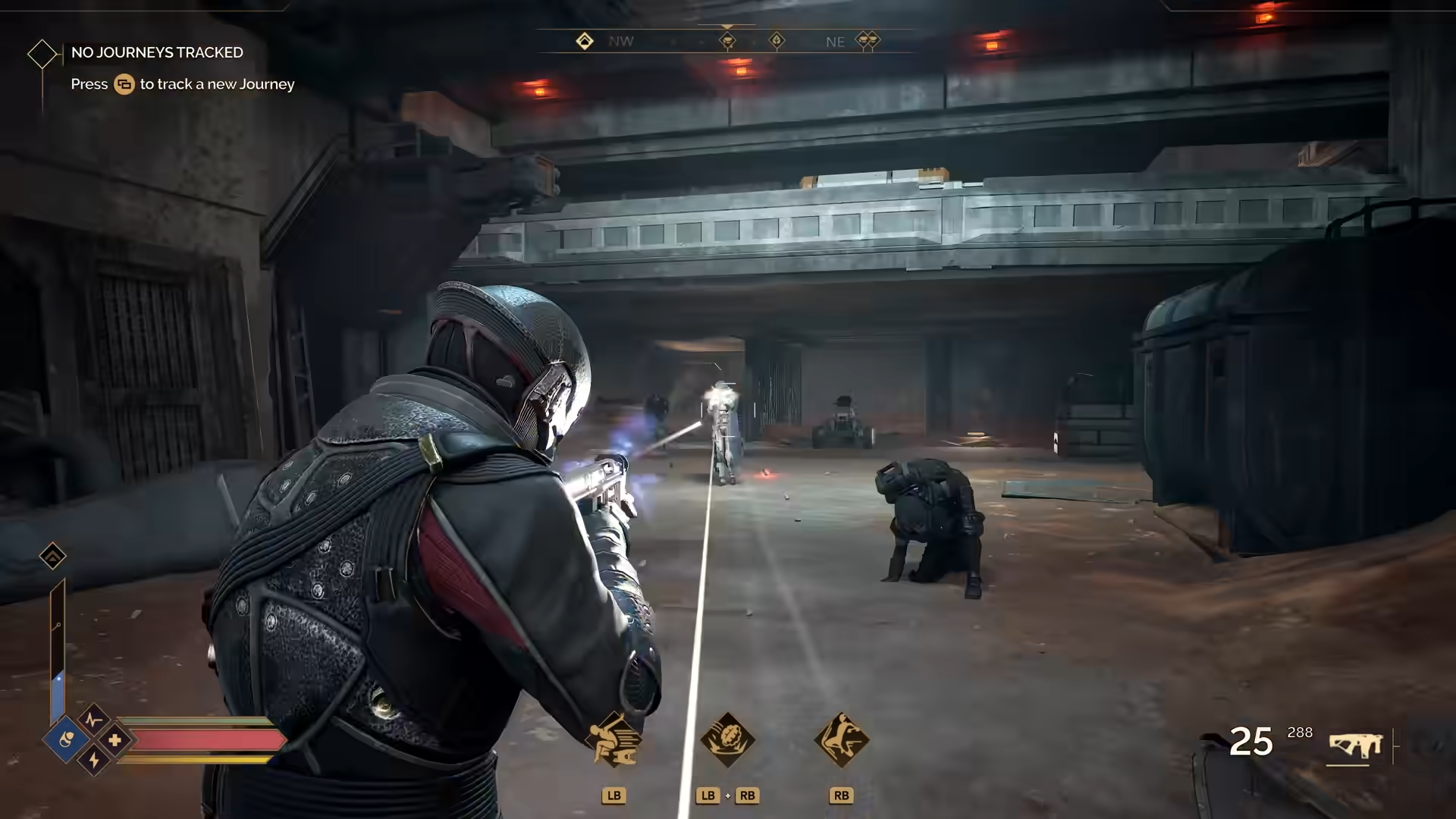Select the equipped submachine gun icon
The image size is (1456, 819).
[1356, 745]
